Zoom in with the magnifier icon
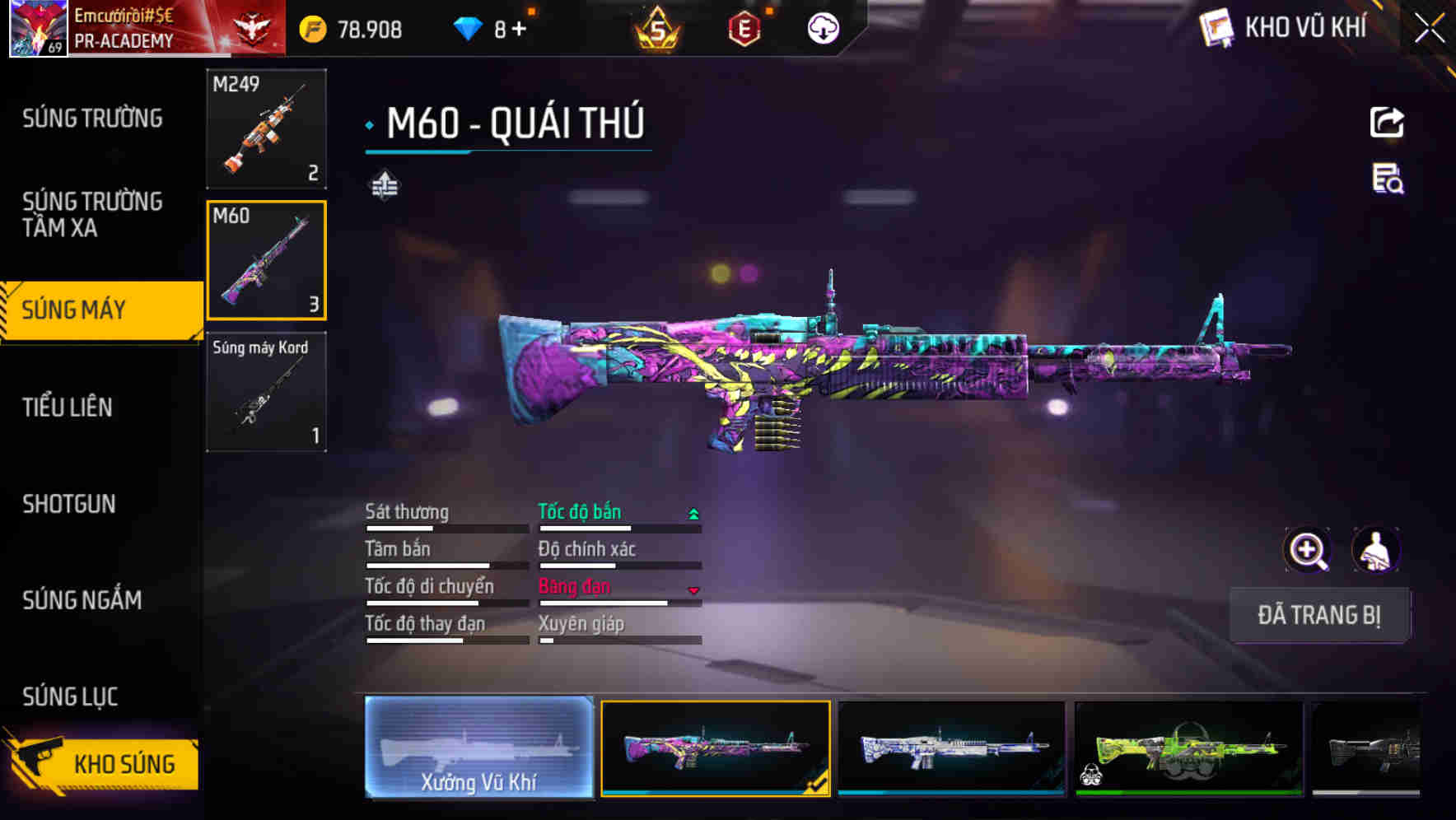This screenshot has width=1456, height=820. pyautogui.click(x=1307, y=550)
